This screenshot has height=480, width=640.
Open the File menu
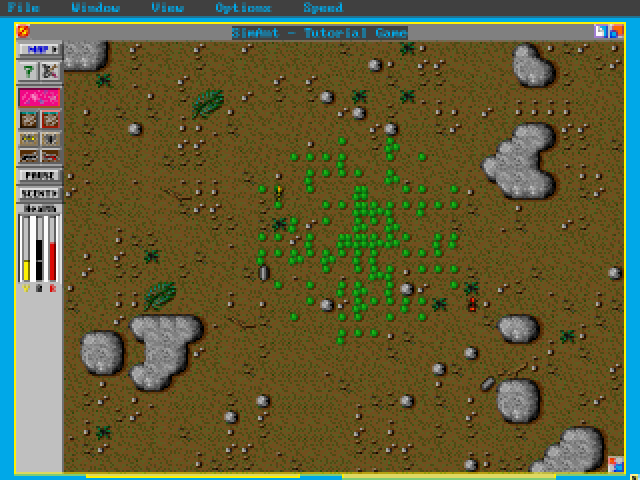point(23,8)
